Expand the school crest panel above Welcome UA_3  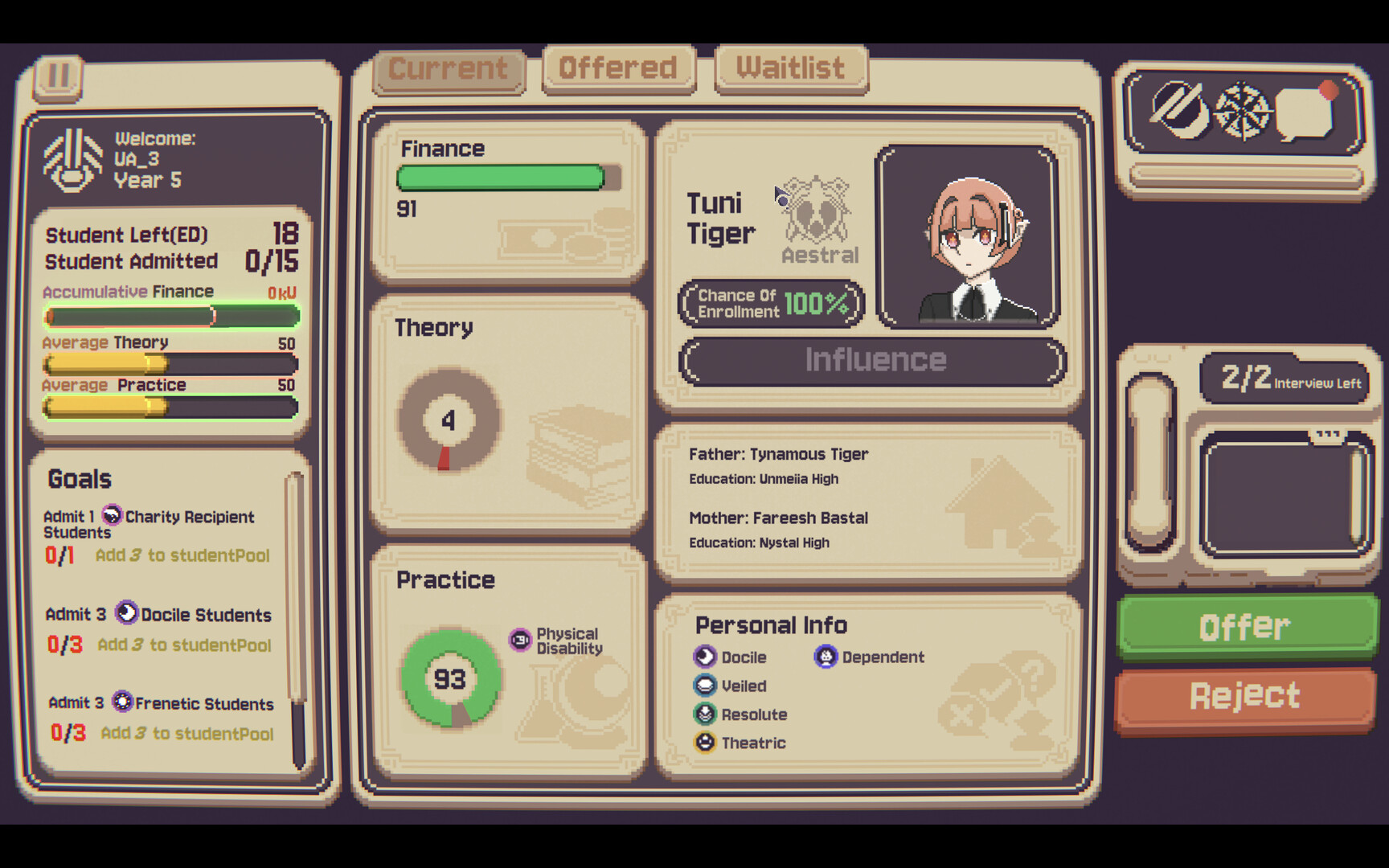tap(72, 158)
